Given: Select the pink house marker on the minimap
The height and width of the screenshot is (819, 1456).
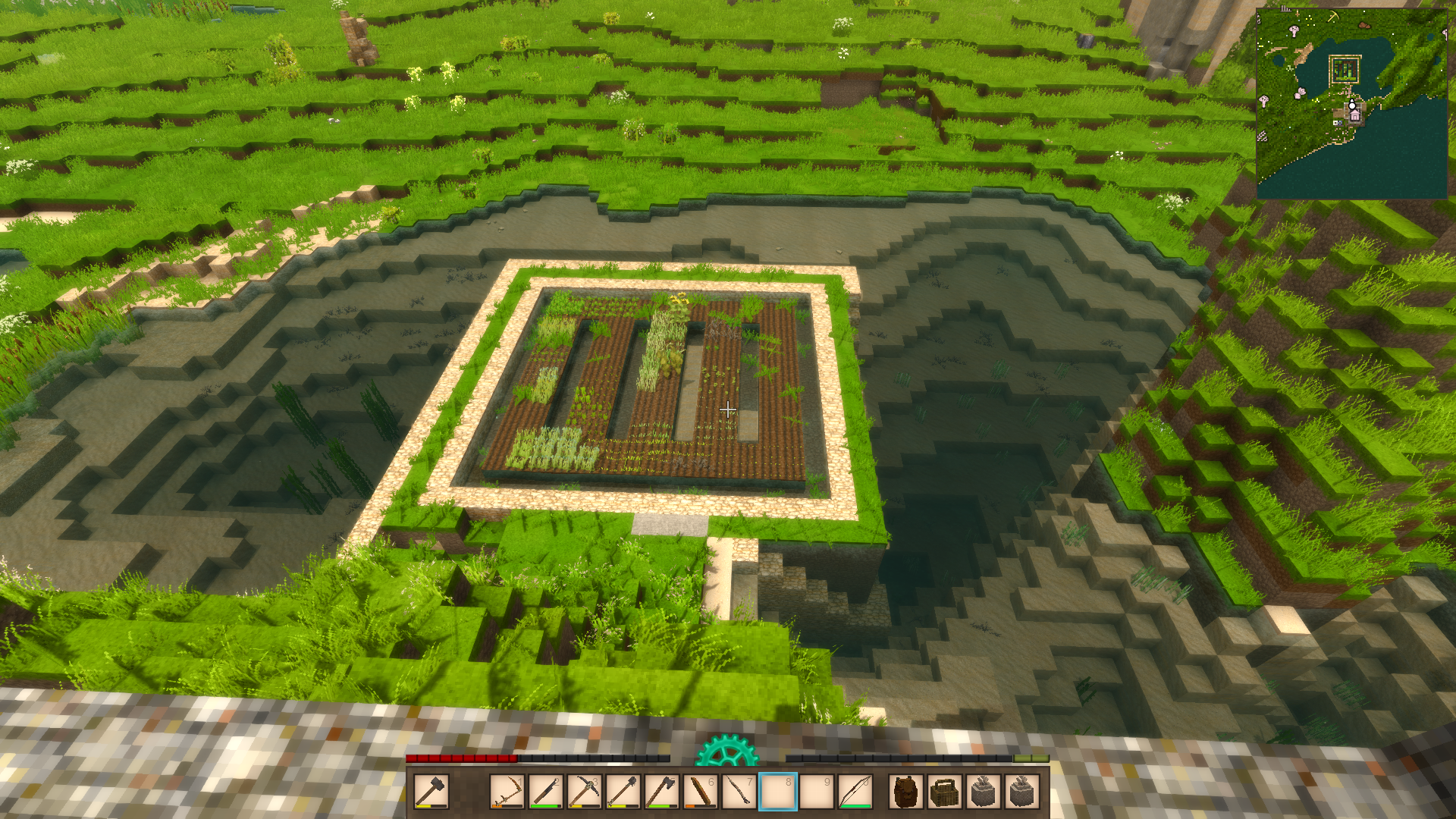Looking at the screenshot, I should coord(1354,115).
